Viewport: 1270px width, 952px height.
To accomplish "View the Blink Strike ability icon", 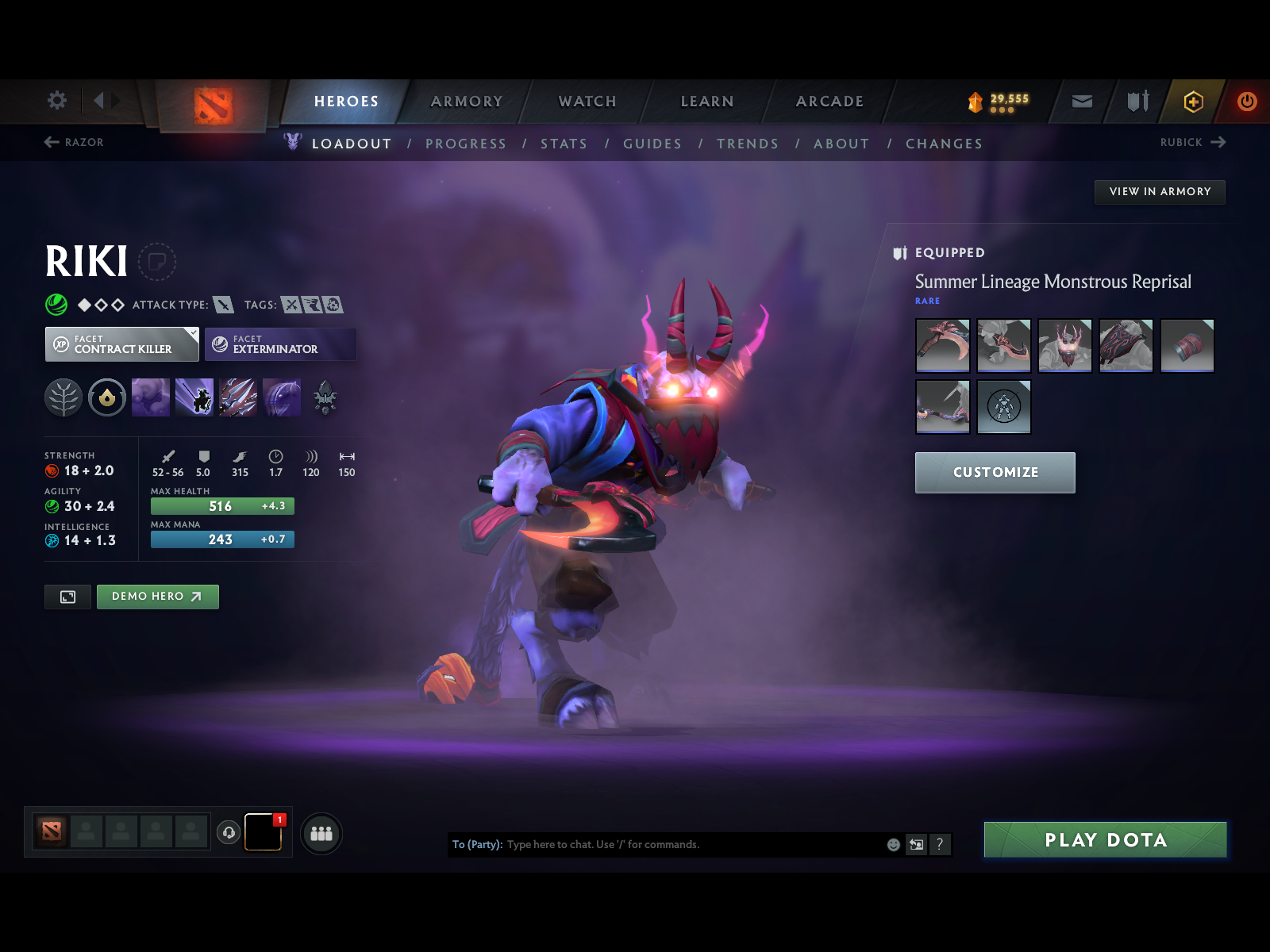I will point(194,398).
